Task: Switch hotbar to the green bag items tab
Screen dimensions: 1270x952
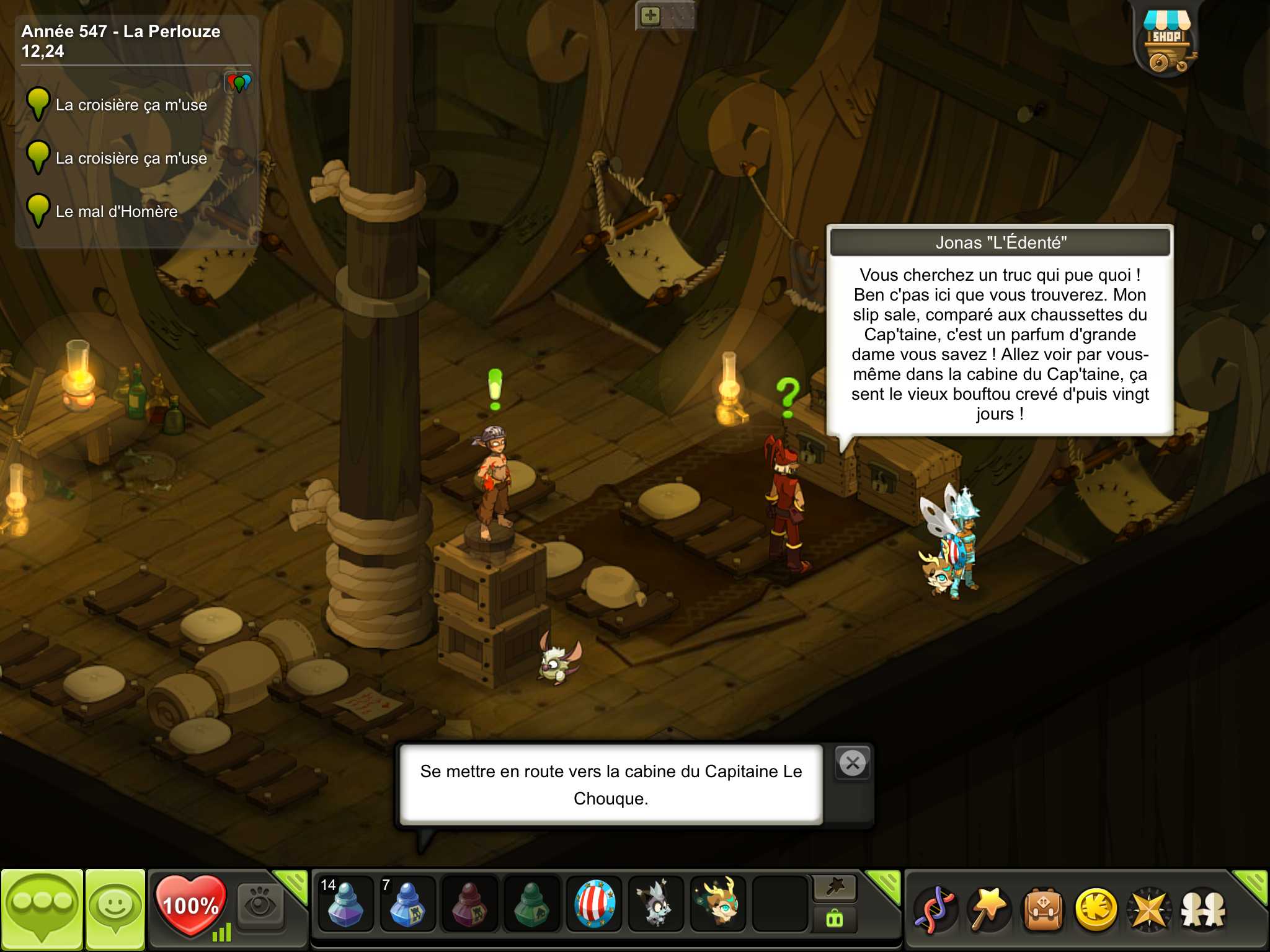Action: pos(835,919)
